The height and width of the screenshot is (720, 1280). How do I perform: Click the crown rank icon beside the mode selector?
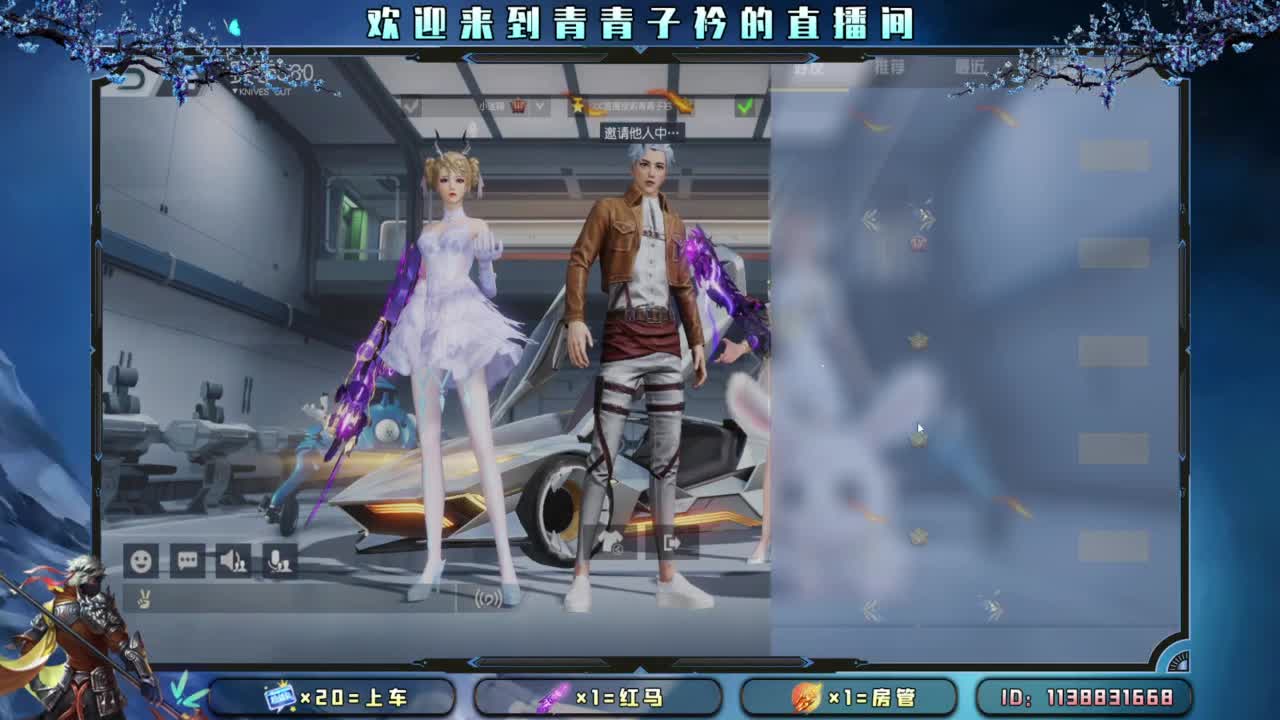click(x=520, y=105)
